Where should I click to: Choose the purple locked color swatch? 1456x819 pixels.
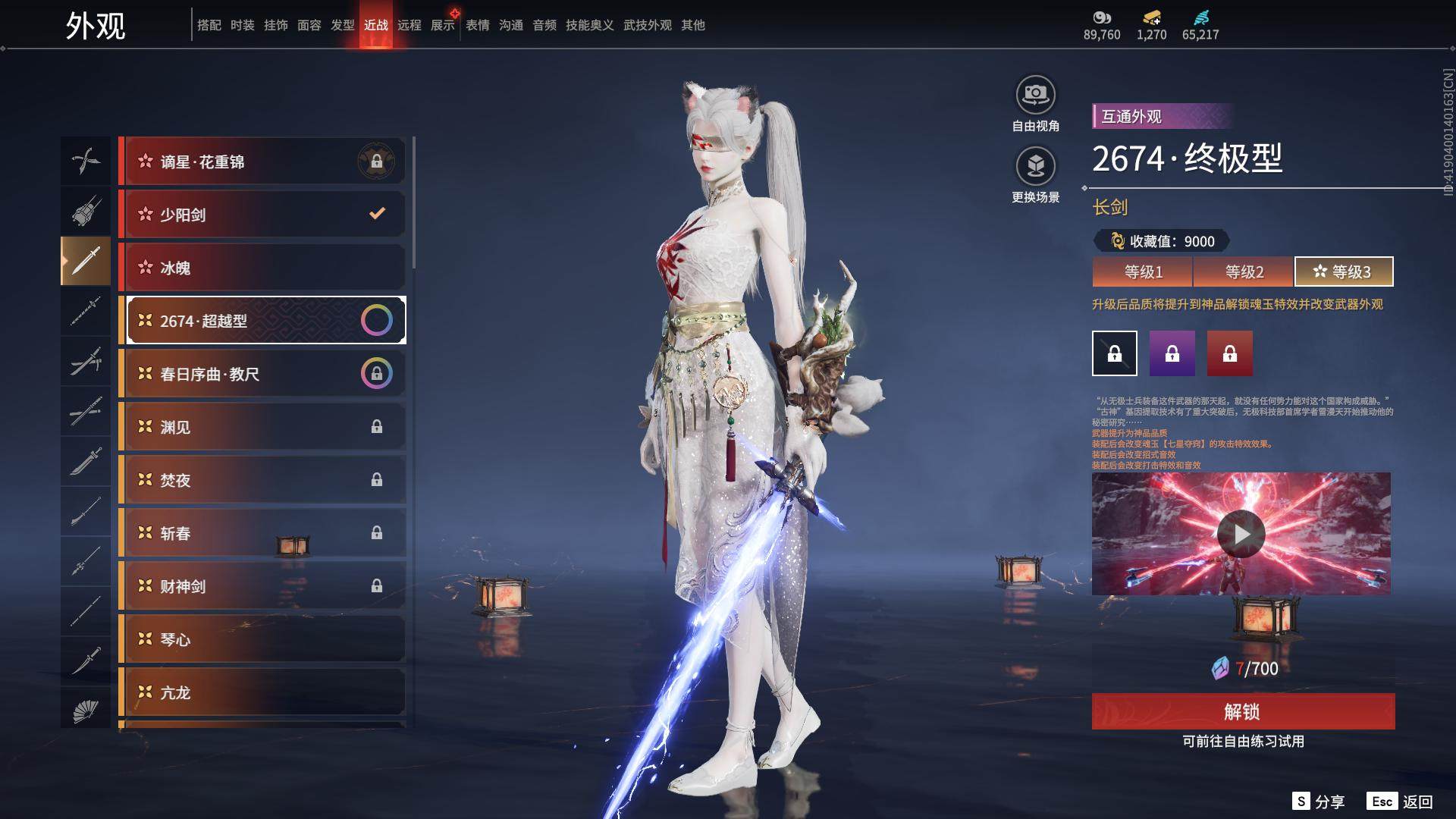coord(1172,353)
